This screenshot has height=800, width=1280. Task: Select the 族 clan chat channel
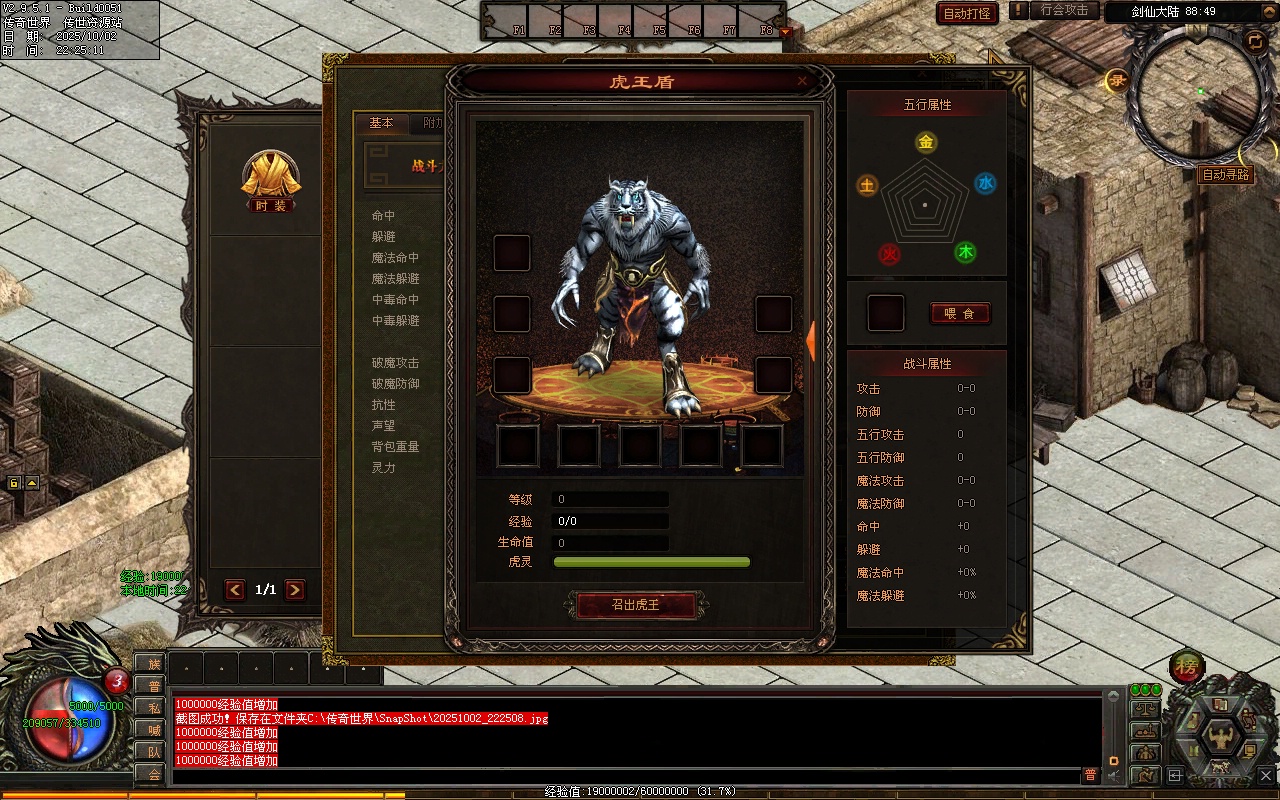pyautogui.click(x=153, y=664)
